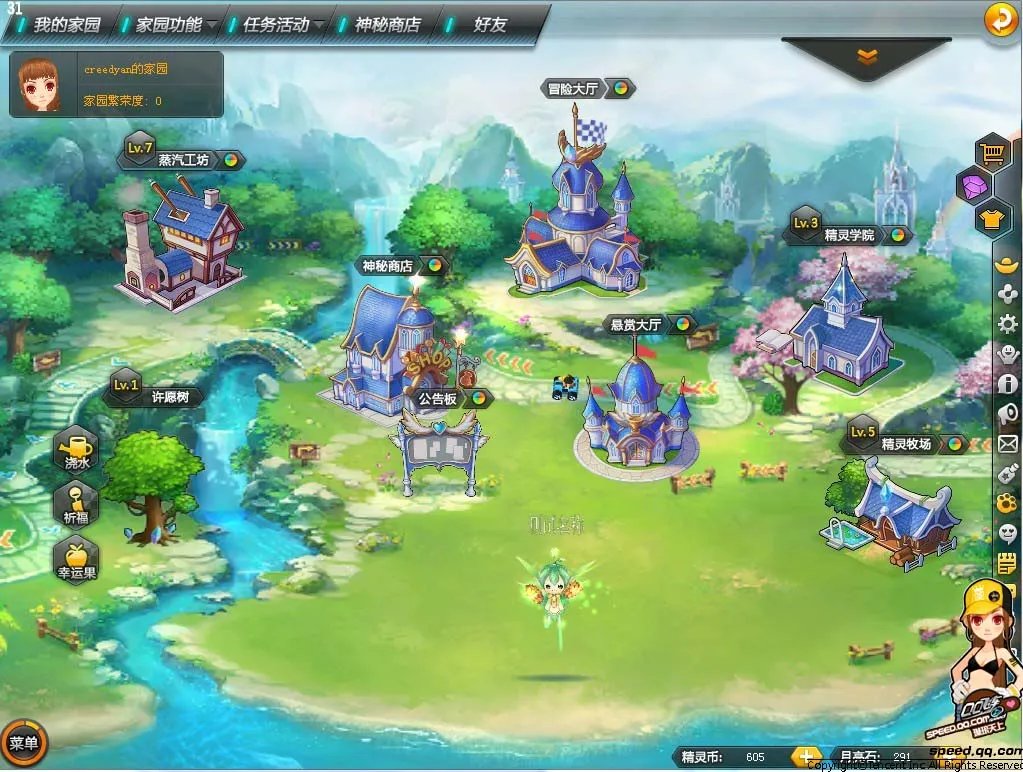Open the 家园功能 dropdown menu
The height and width of the screenshot is (772, 1023).
coord(169,24)
